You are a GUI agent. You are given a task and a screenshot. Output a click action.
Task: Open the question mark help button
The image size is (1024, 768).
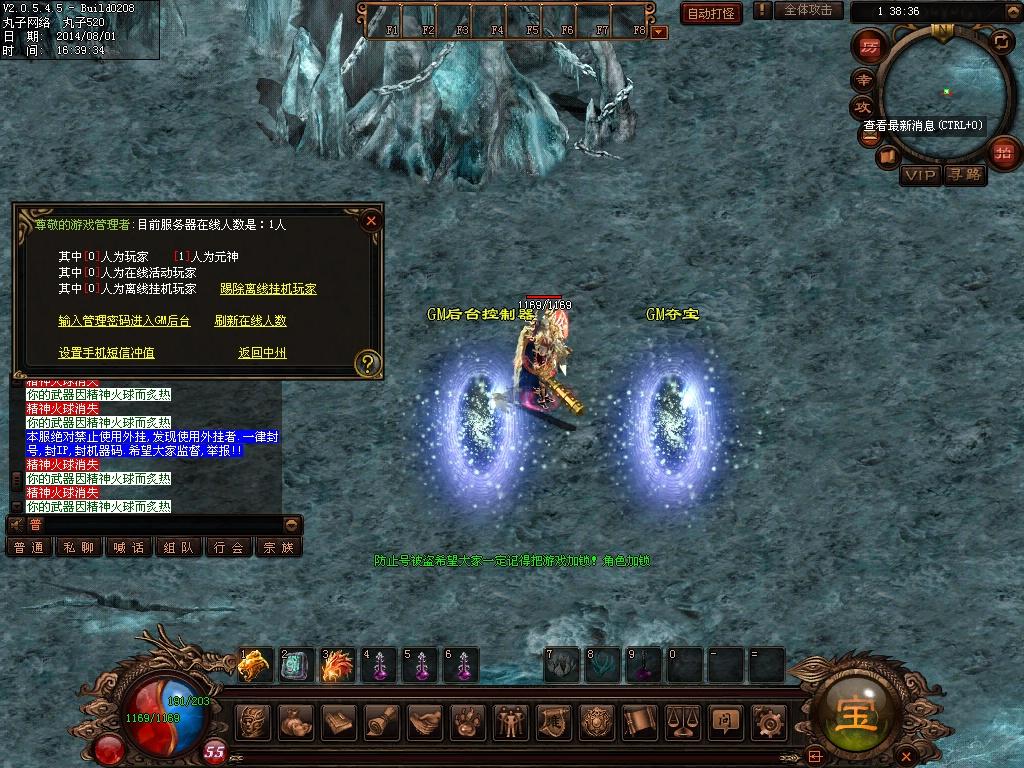click(368, 362)
